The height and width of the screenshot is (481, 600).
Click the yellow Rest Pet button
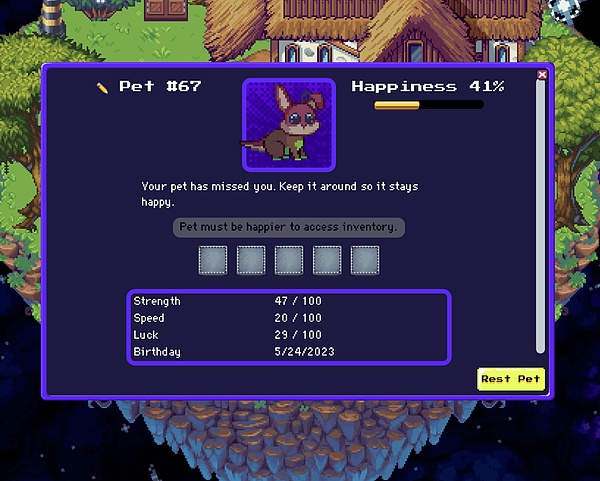pos(511,379)
